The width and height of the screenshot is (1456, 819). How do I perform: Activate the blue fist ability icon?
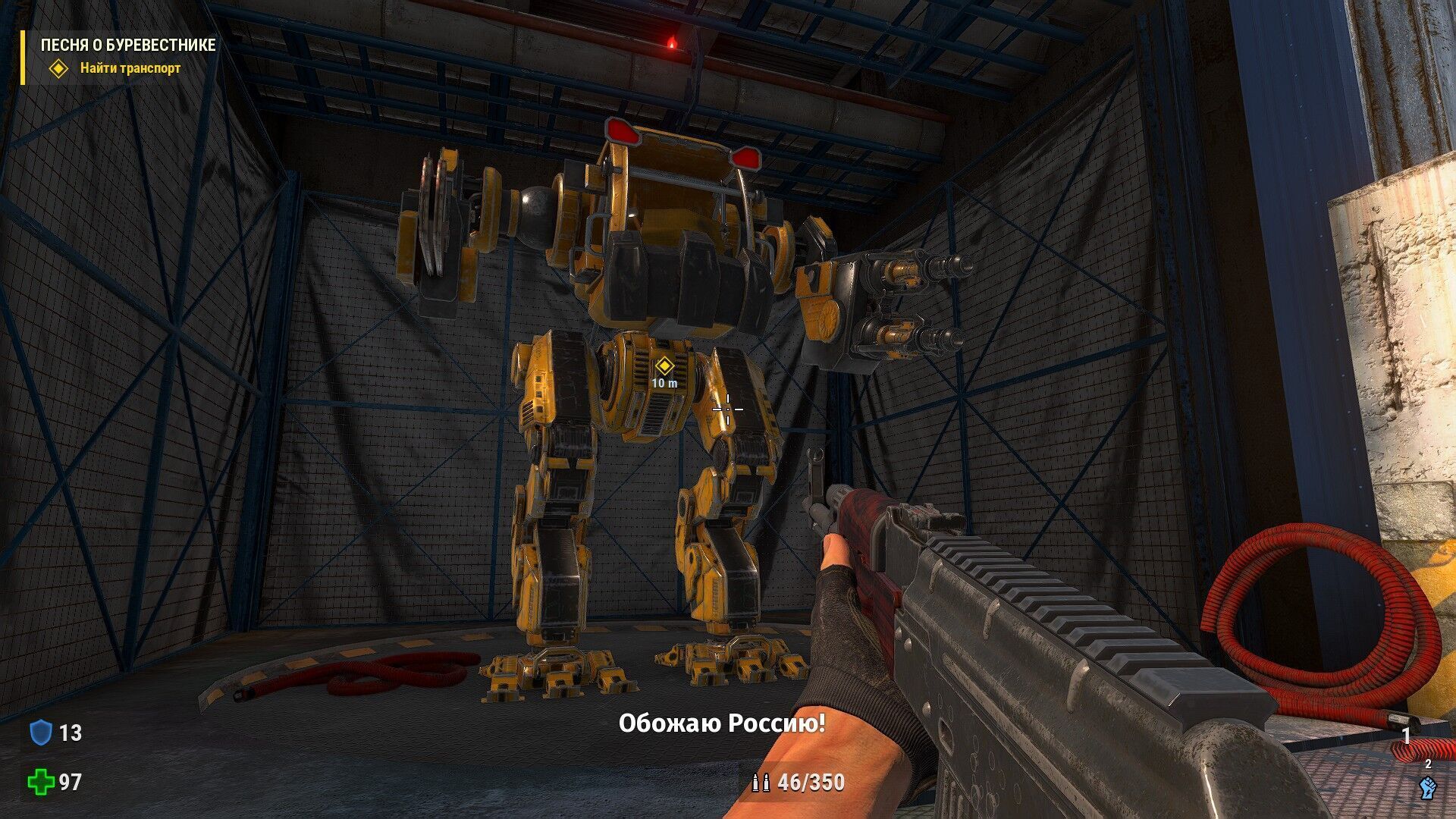coord(1428,787)
